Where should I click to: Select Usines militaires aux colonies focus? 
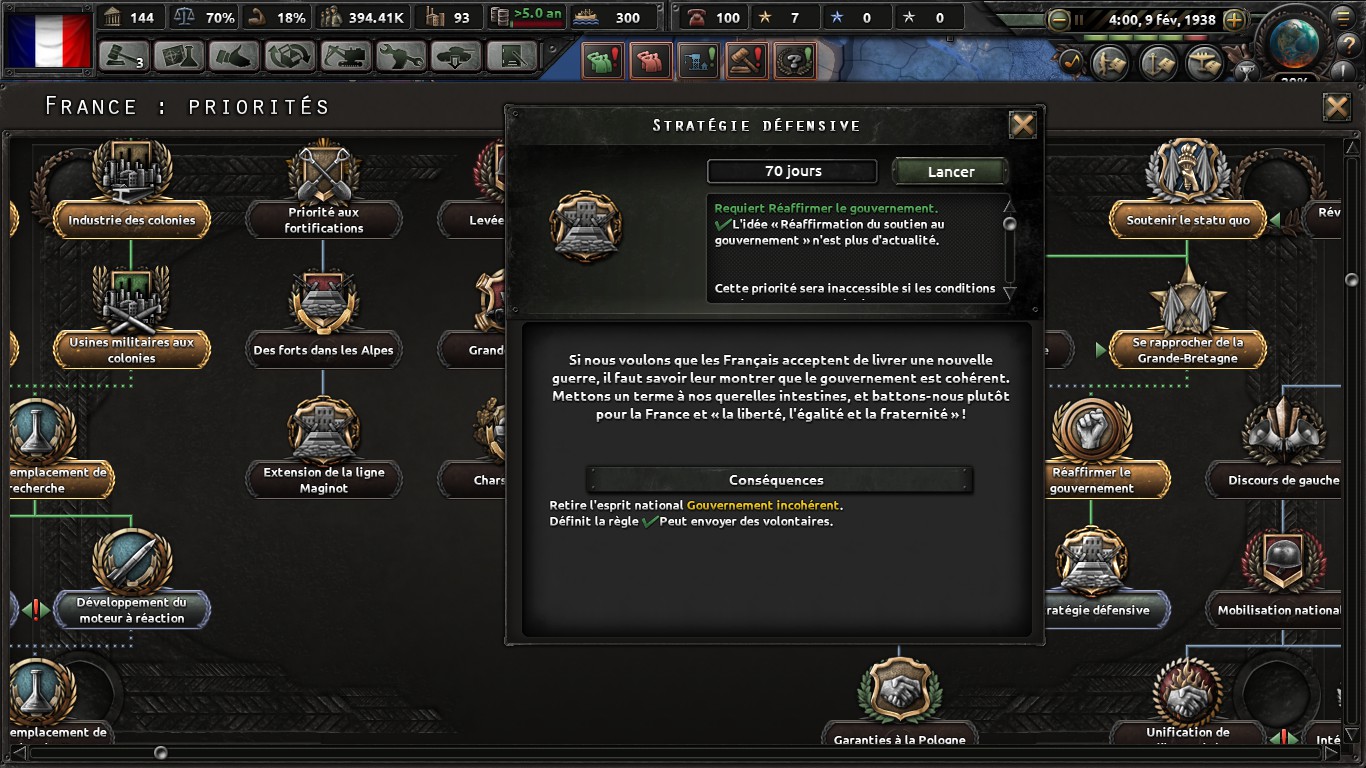click(131, 349)
